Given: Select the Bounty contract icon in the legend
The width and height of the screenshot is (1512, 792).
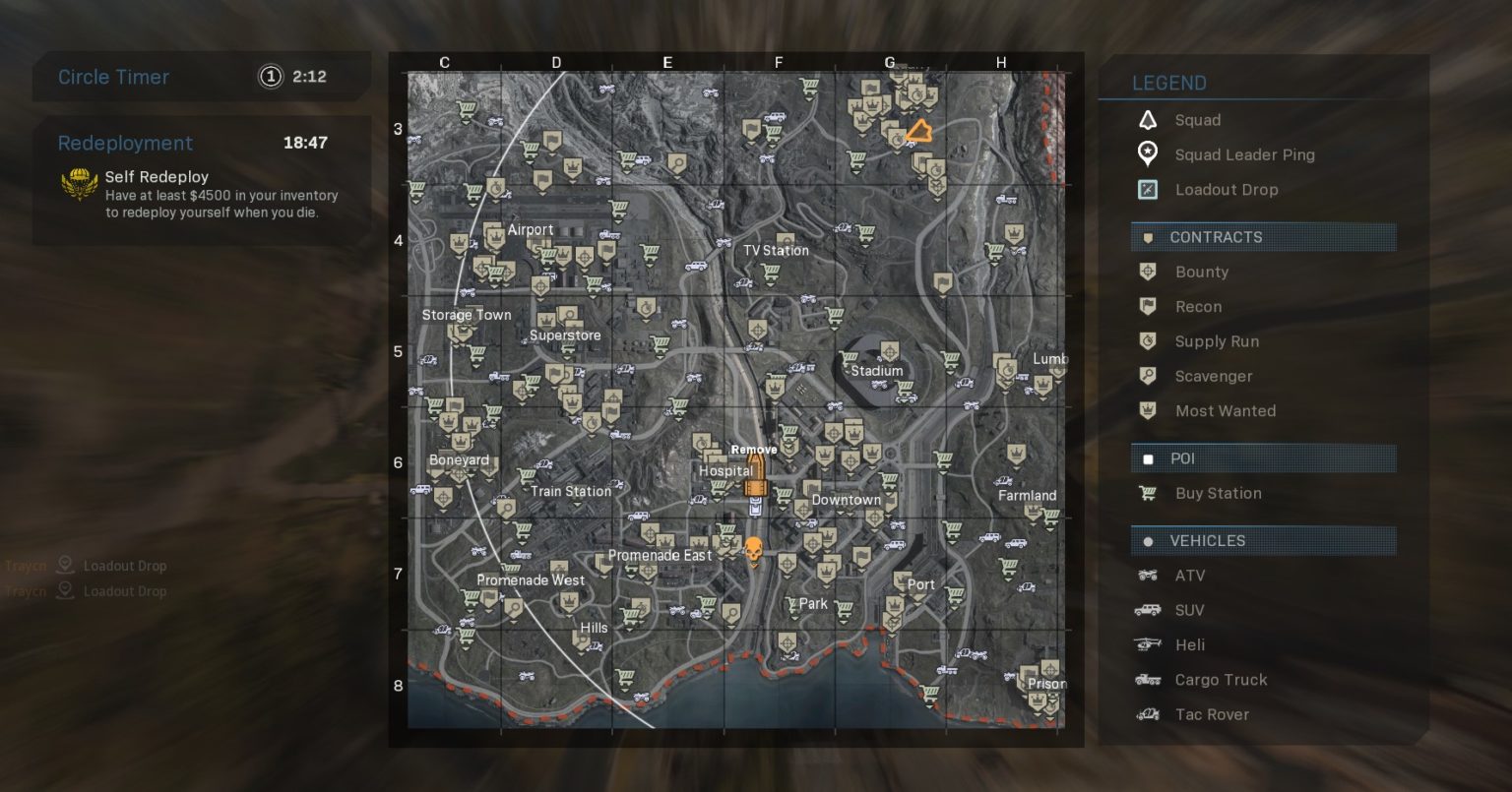Looking at the screenshot, I should [x=1147, y=272].
